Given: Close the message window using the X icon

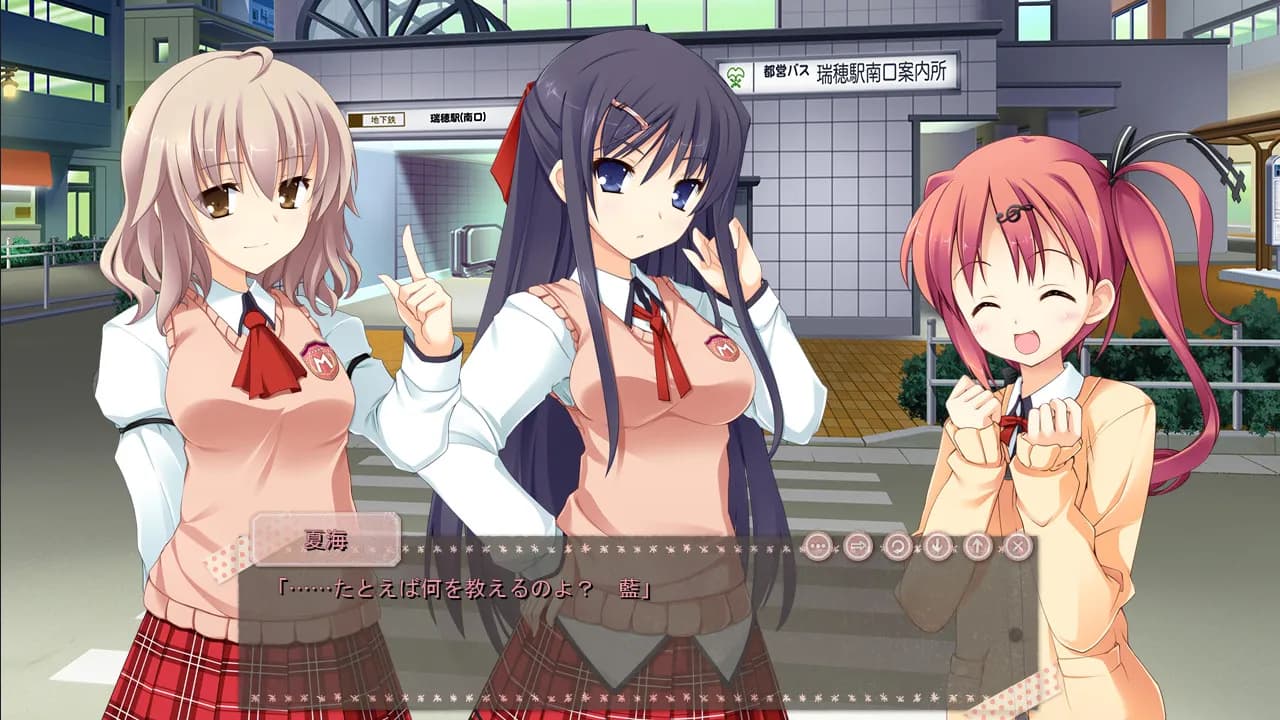Looking at the screenshot, I should point(1015,545).
